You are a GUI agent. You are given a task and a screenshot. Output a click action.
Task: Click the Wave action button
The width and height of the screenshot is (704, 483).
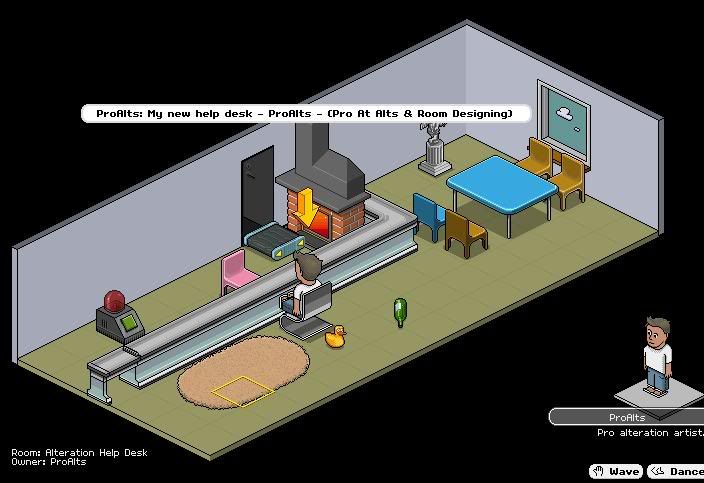click(x=616, y=471)
